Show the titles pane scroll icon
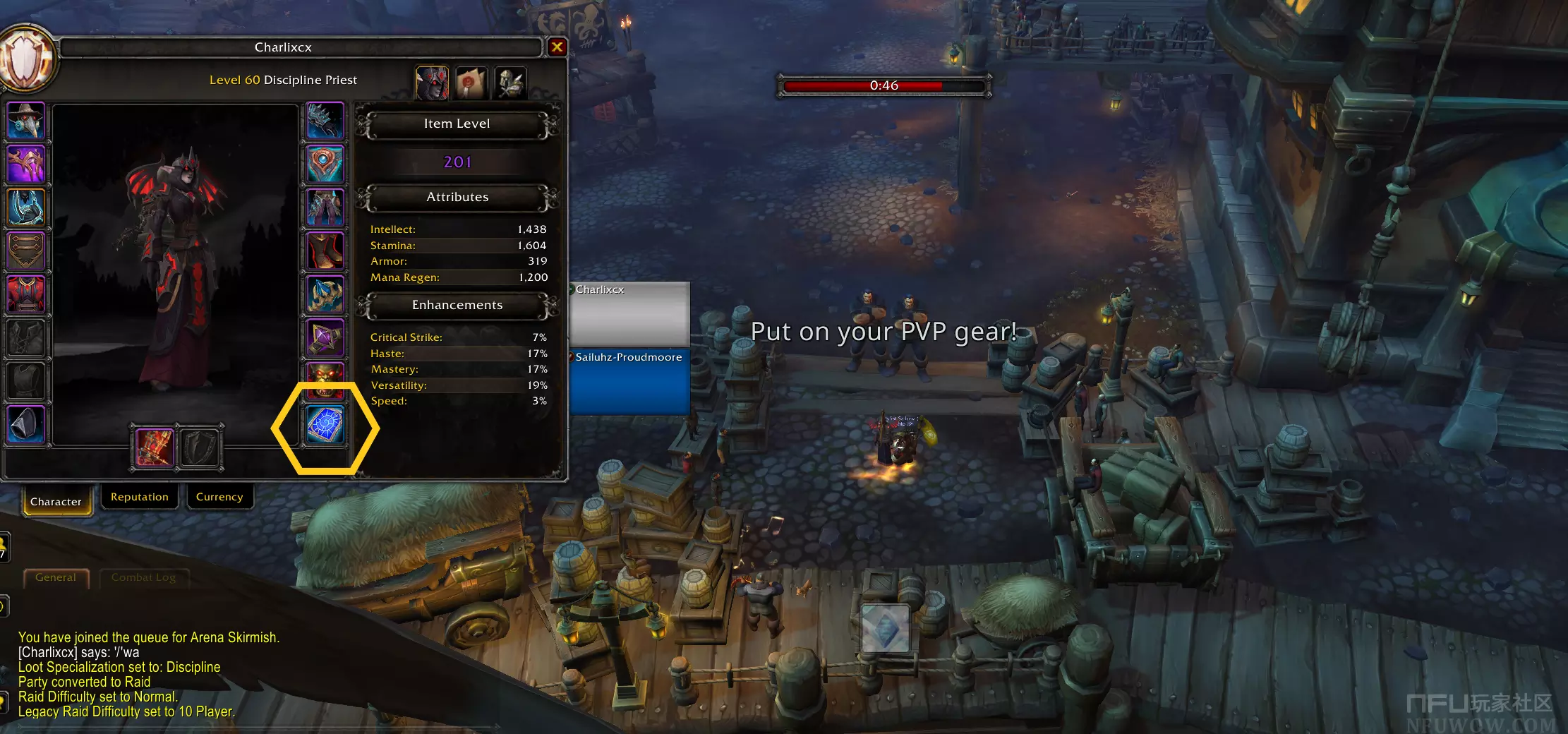1568x734 pixels. coord(471,83)
